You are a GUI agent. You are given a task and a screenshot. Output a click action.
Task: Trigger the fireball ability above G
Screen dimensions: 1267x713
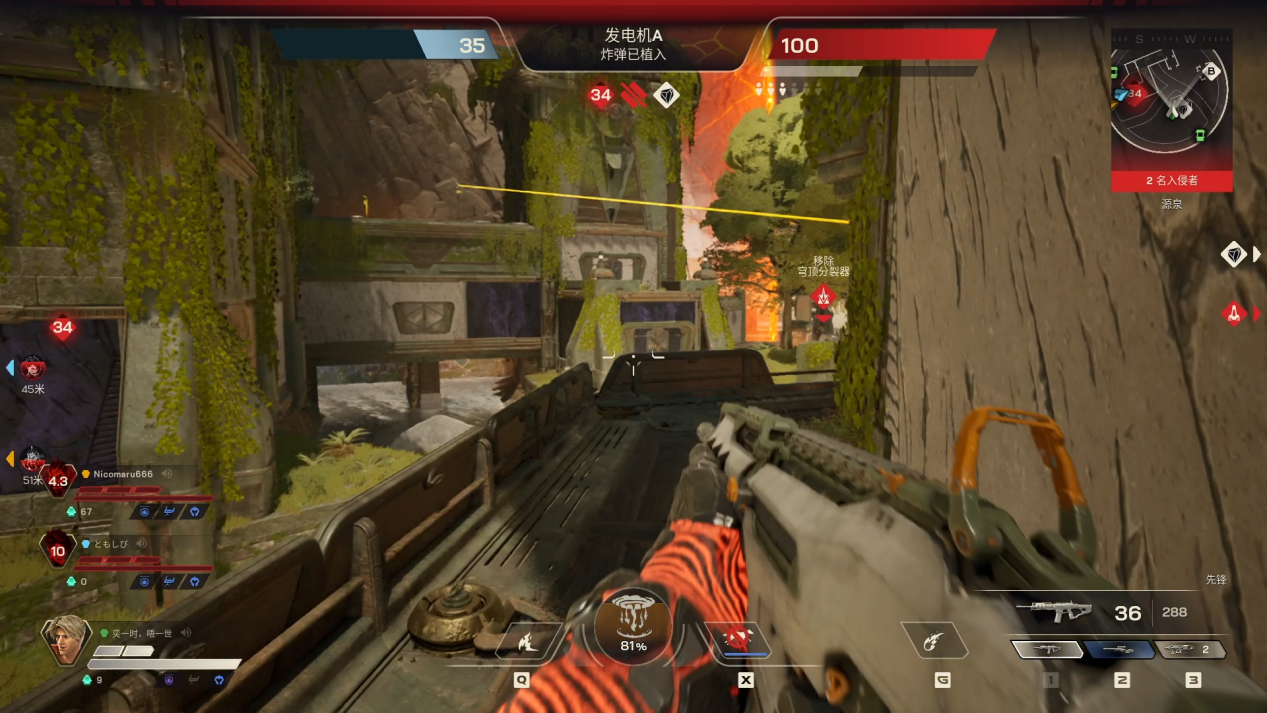coord(935,641)
